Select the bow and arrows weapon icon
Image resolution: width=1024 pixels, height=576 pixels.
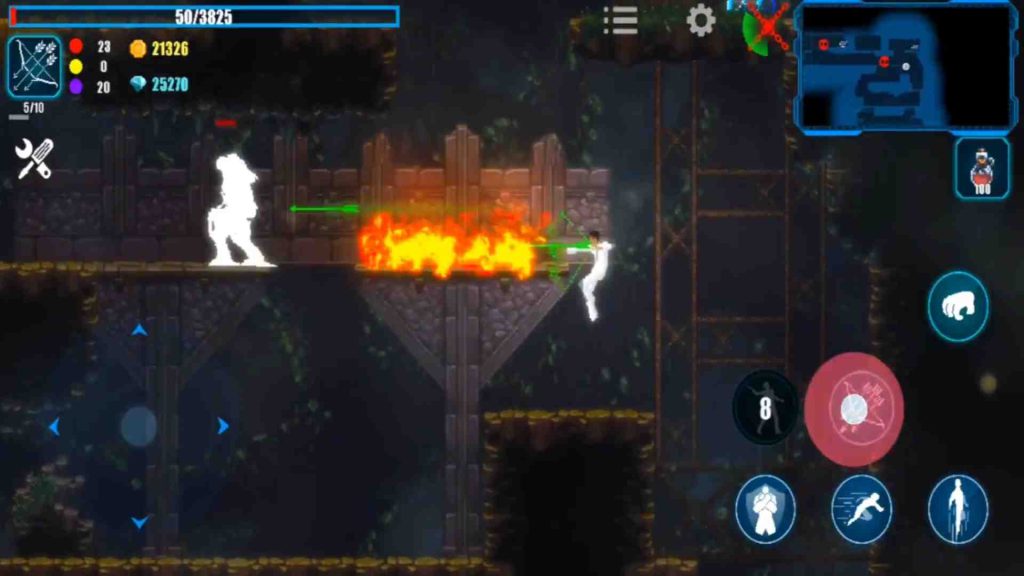click(x=34, y=67)
